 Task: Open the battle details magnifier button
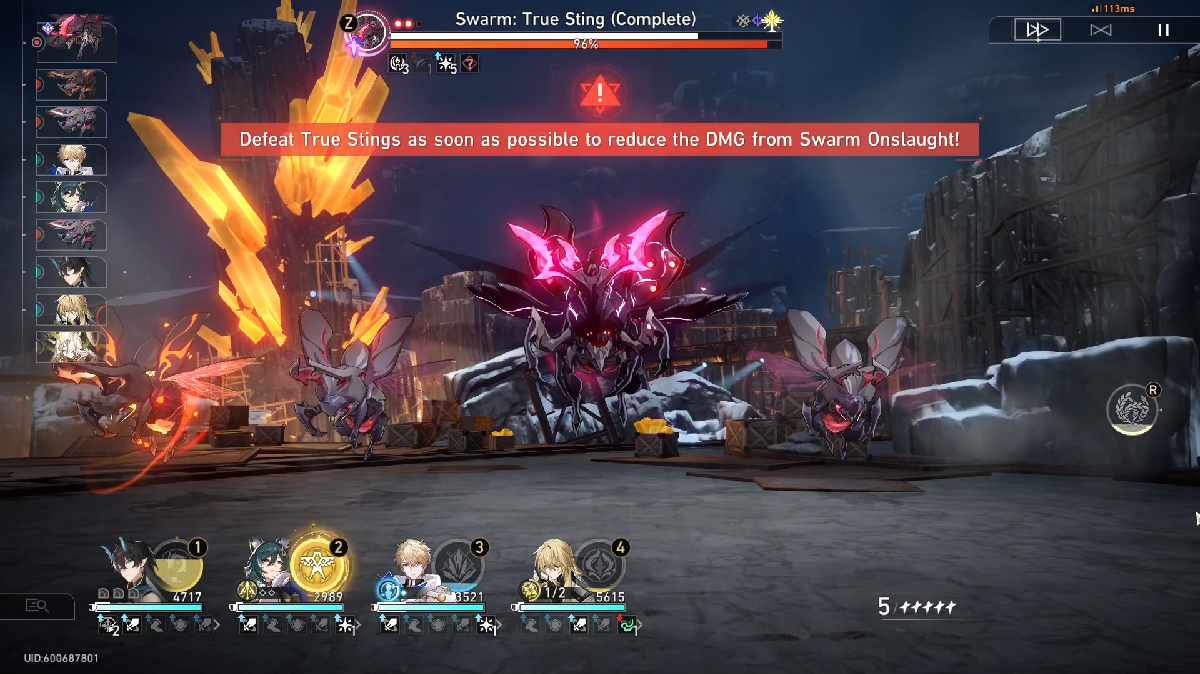pyautogui.click(x=37, y=605)
